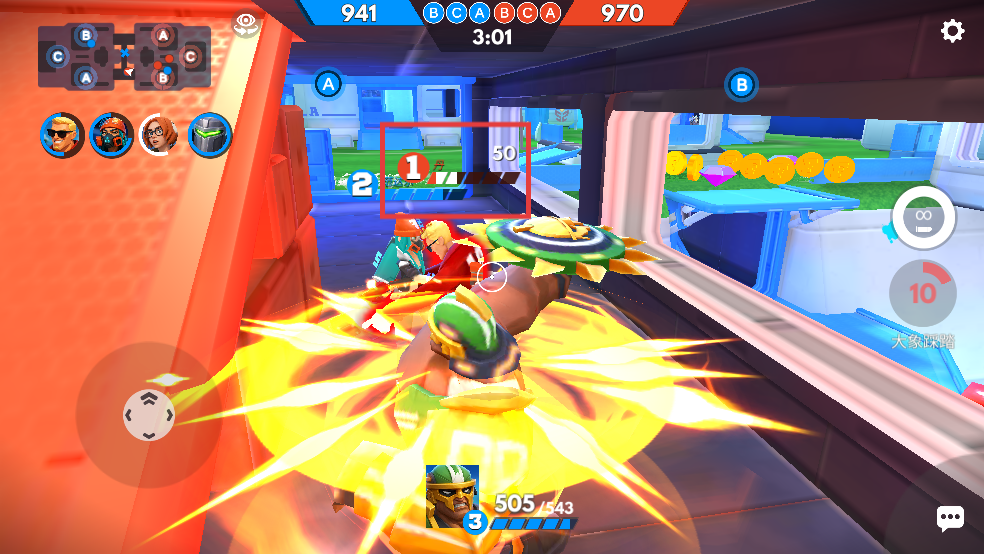The height and width of the screenshot is (554, 984).
Task: Open the chat speech bubble
Action: click(x=949, y=517)
